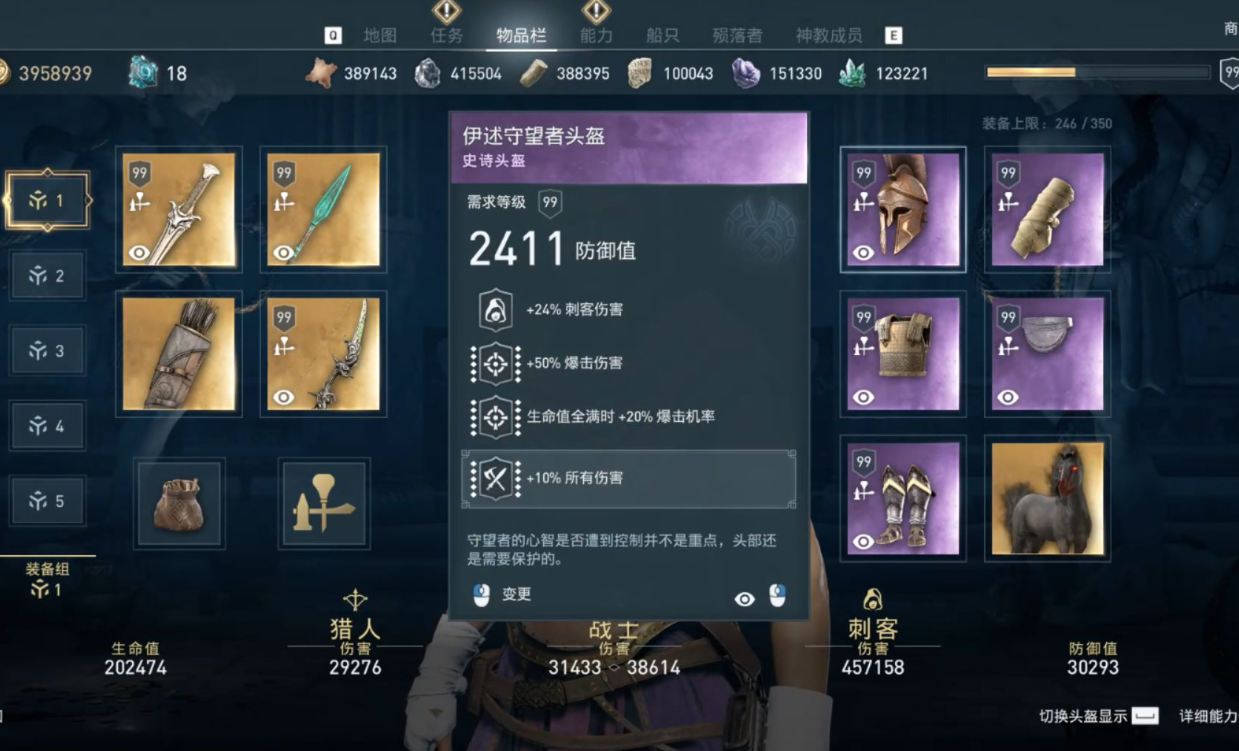Pick loadout slot 5

point(47,501)
